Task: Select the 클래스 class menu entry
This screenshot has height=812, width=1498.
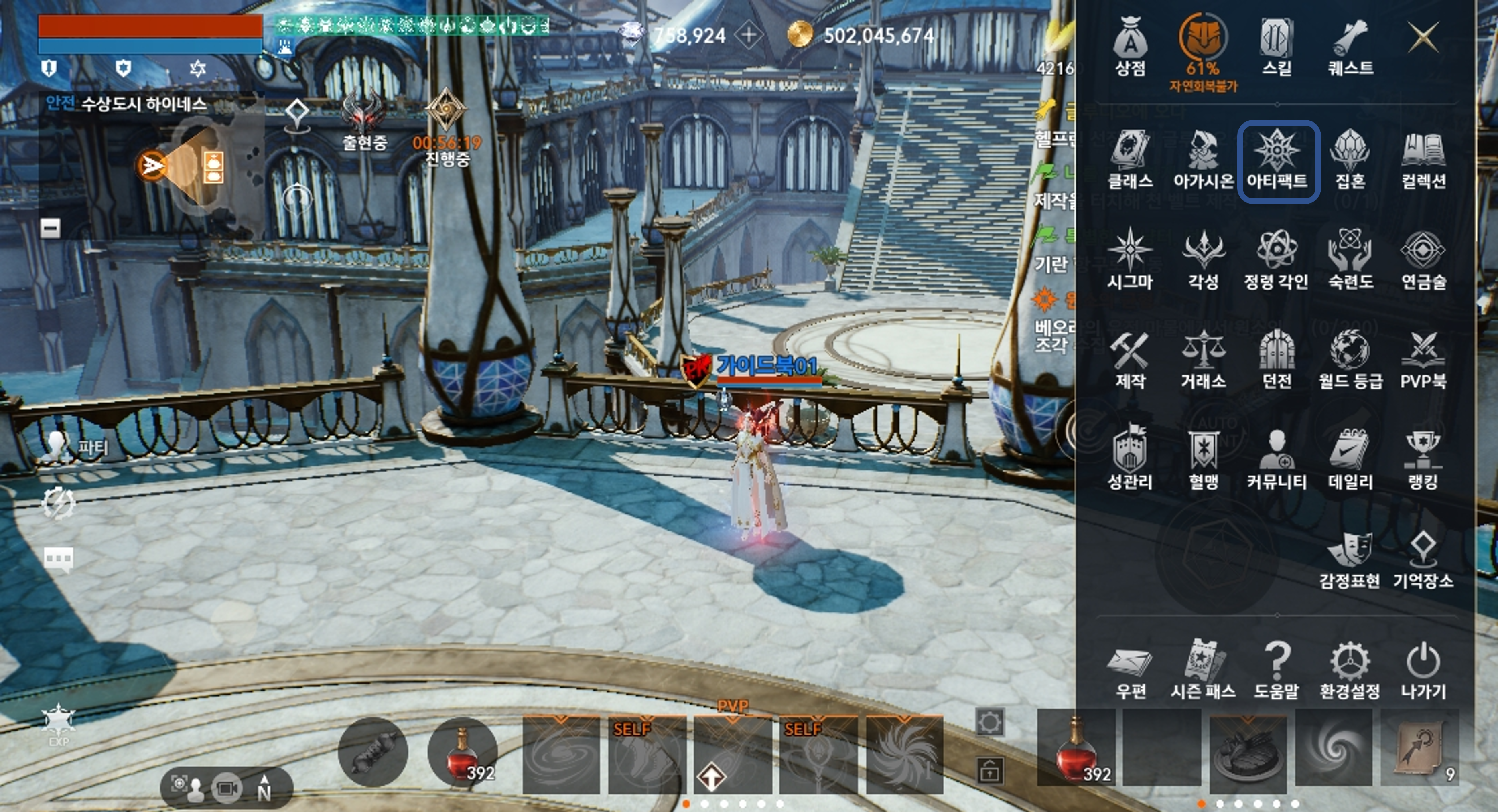Action: (1130, 161)
